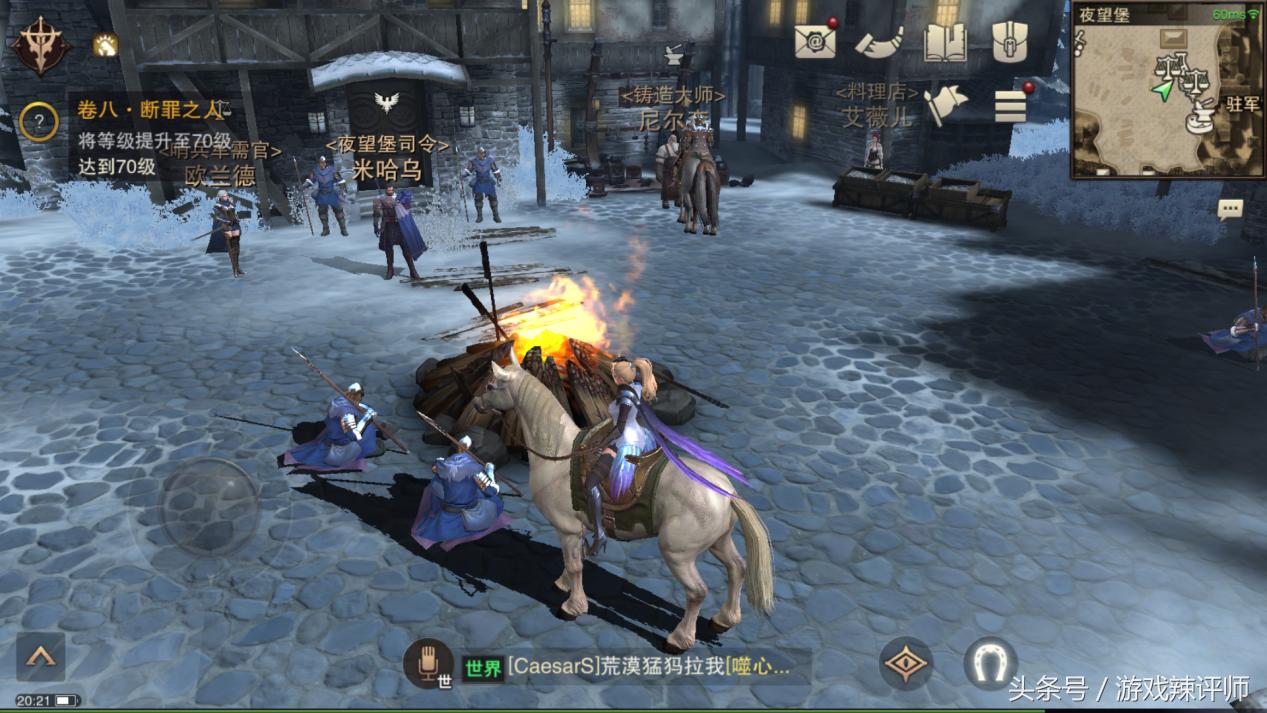This screenshot has height=713, width=1267.
Task: Expand the up-arrow panel button
Action: (41, 657)
